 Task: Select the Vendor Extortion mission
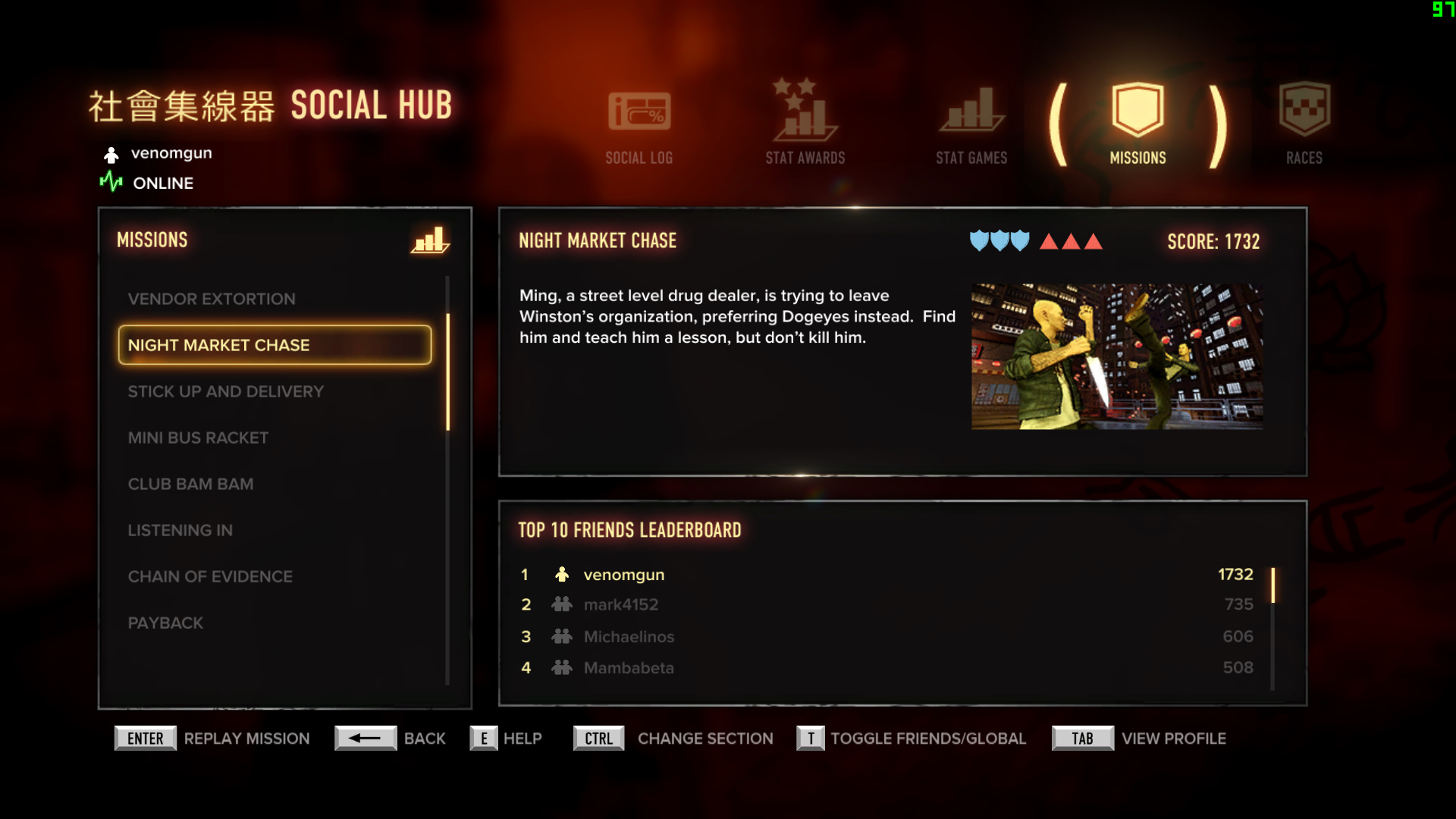(x=212, y=299)
